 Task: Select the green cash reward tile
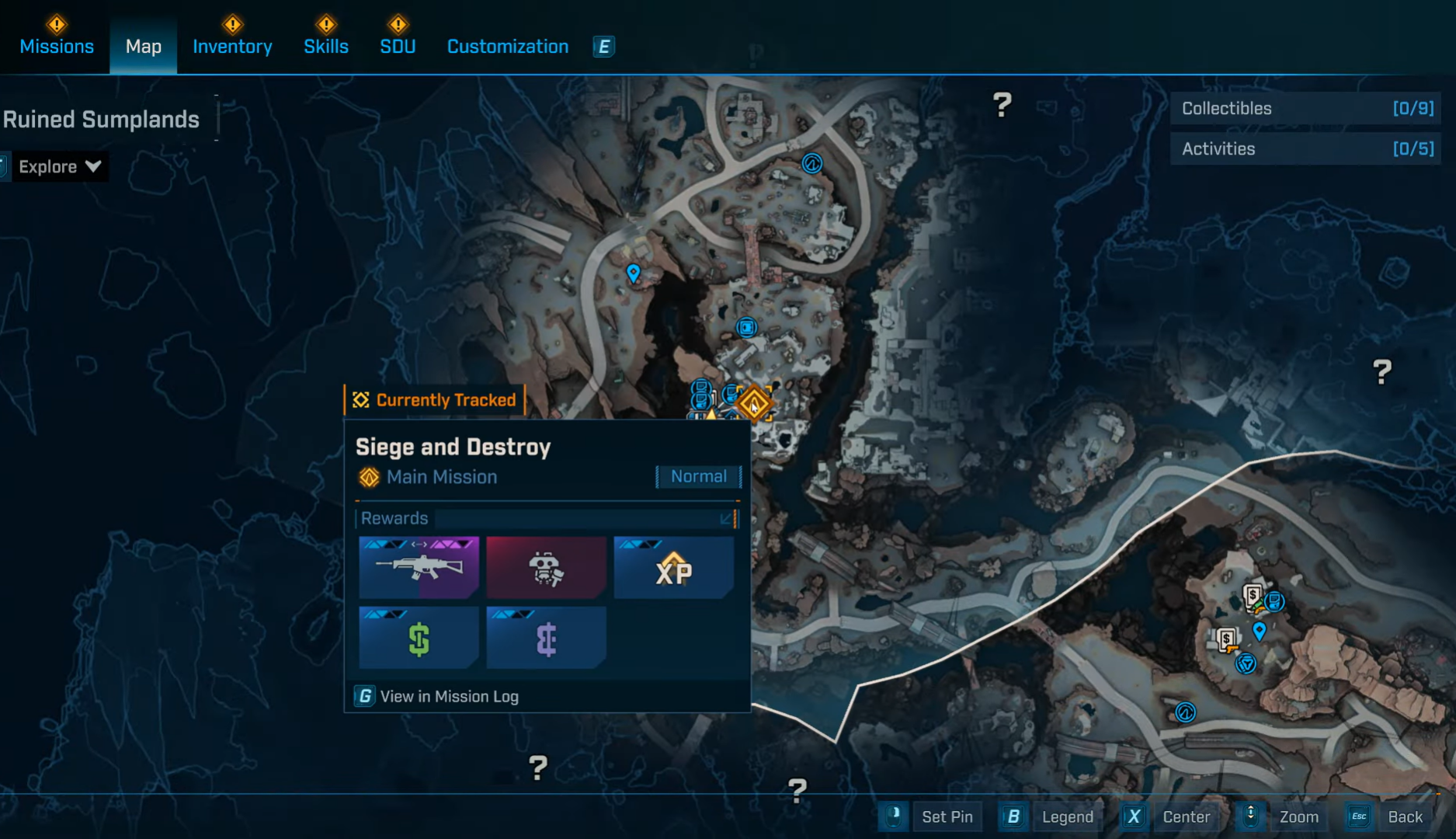point(419,638)
